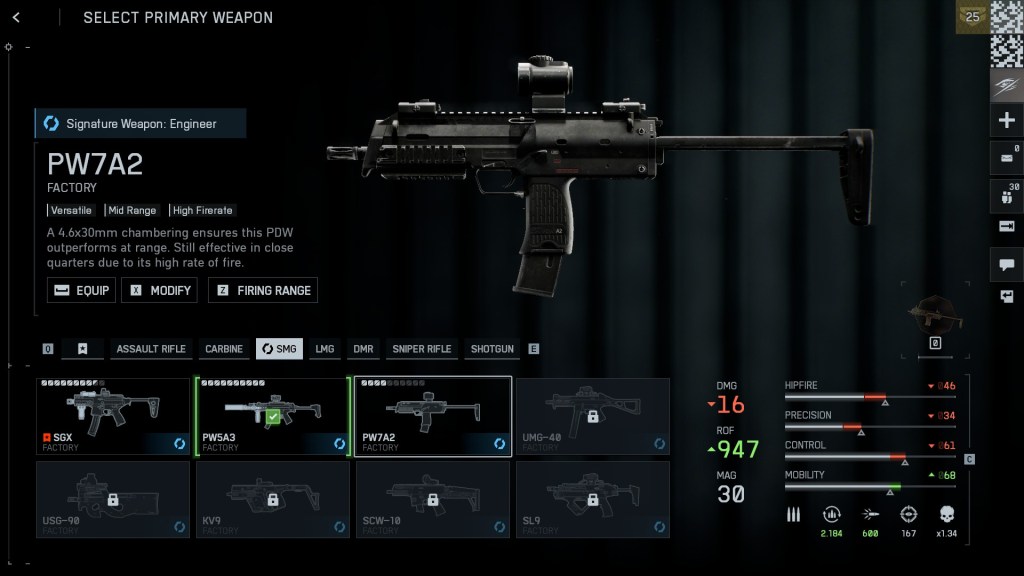Show the LMG weapon category
This screenshot has height=576, width=1024.
click(x=325, y=349)
